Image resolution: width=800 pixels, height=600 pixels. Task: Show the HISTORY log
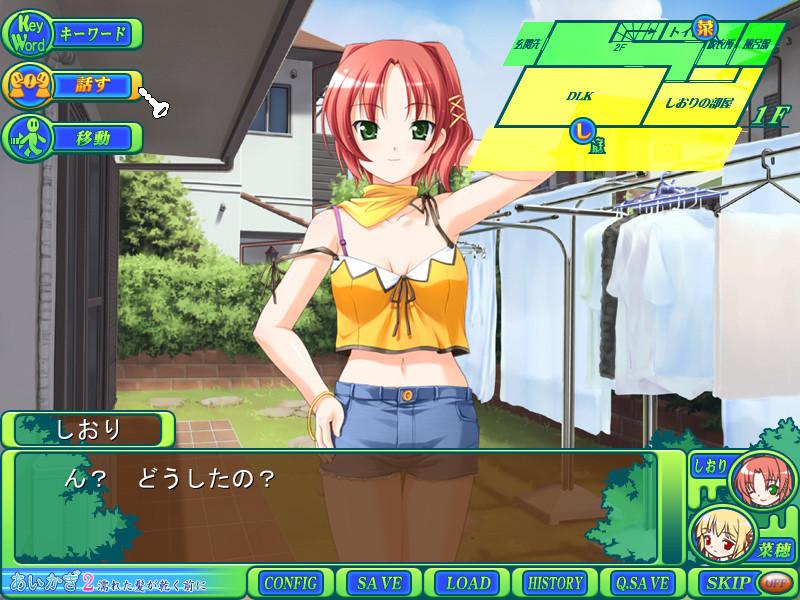coord(555,583)
